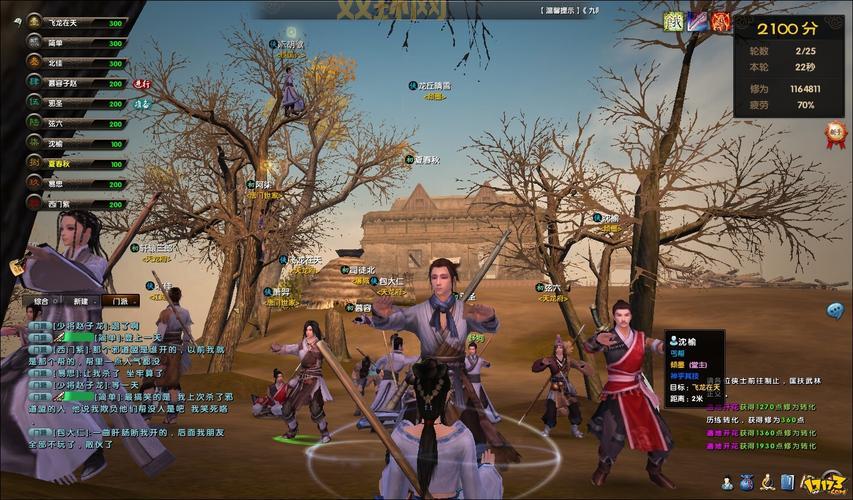
Task: Click the green 战 buff icon
Action: (674, 21)
